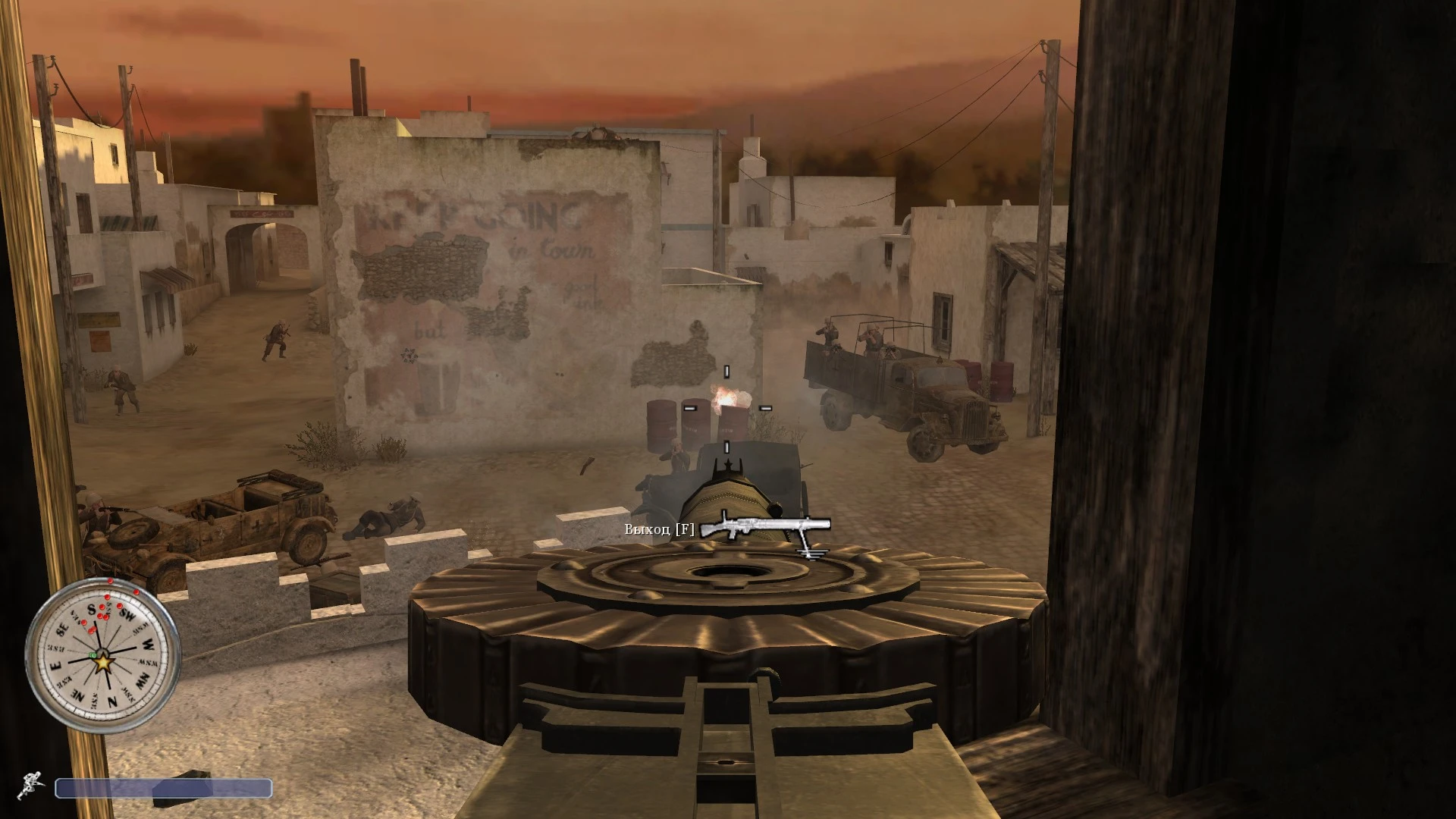Click the N label at compass bottom
Viewport: 1456px width, 819px height.
pos(112,699)
